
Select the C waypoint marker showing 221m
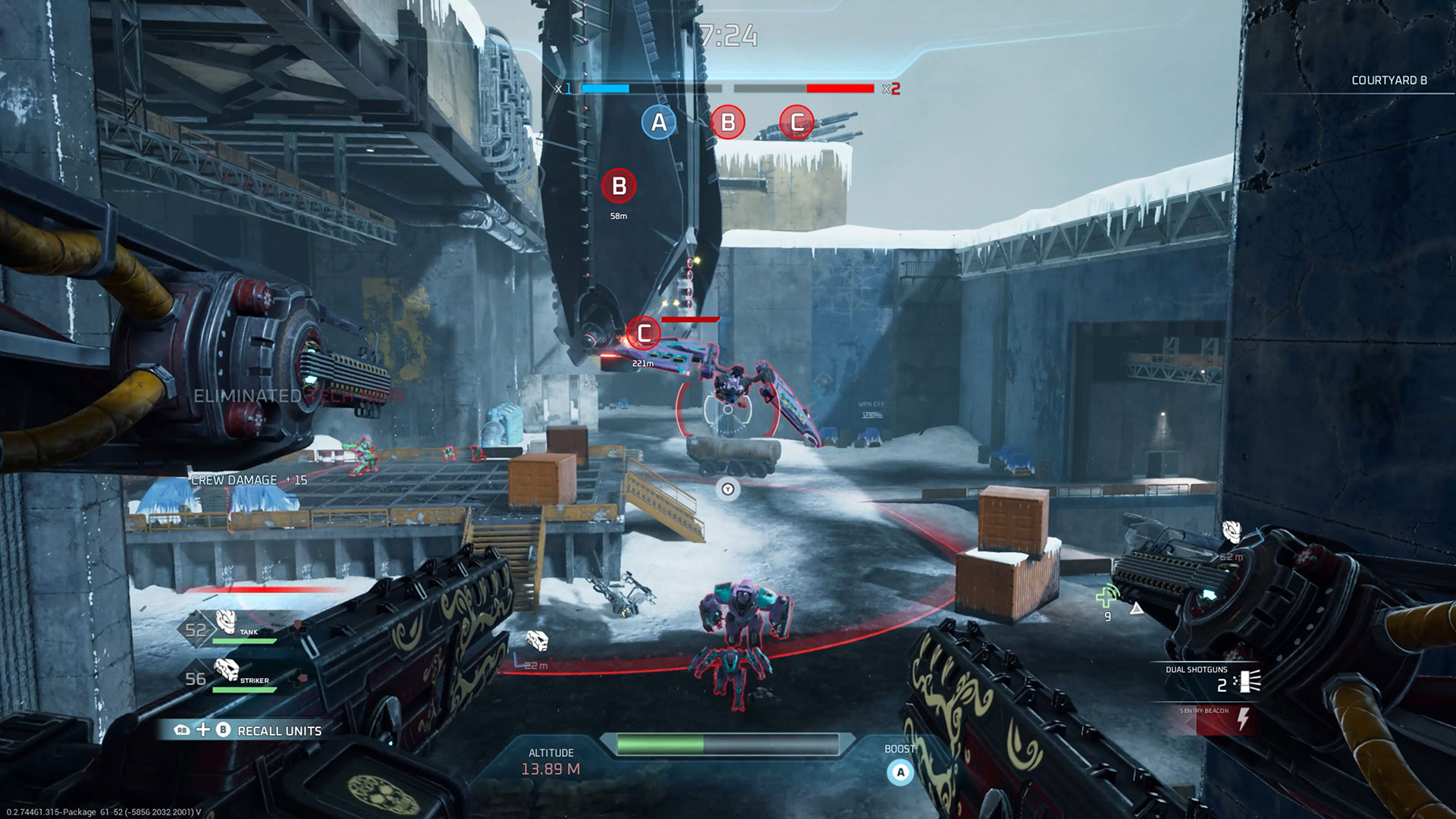point(644,333)
